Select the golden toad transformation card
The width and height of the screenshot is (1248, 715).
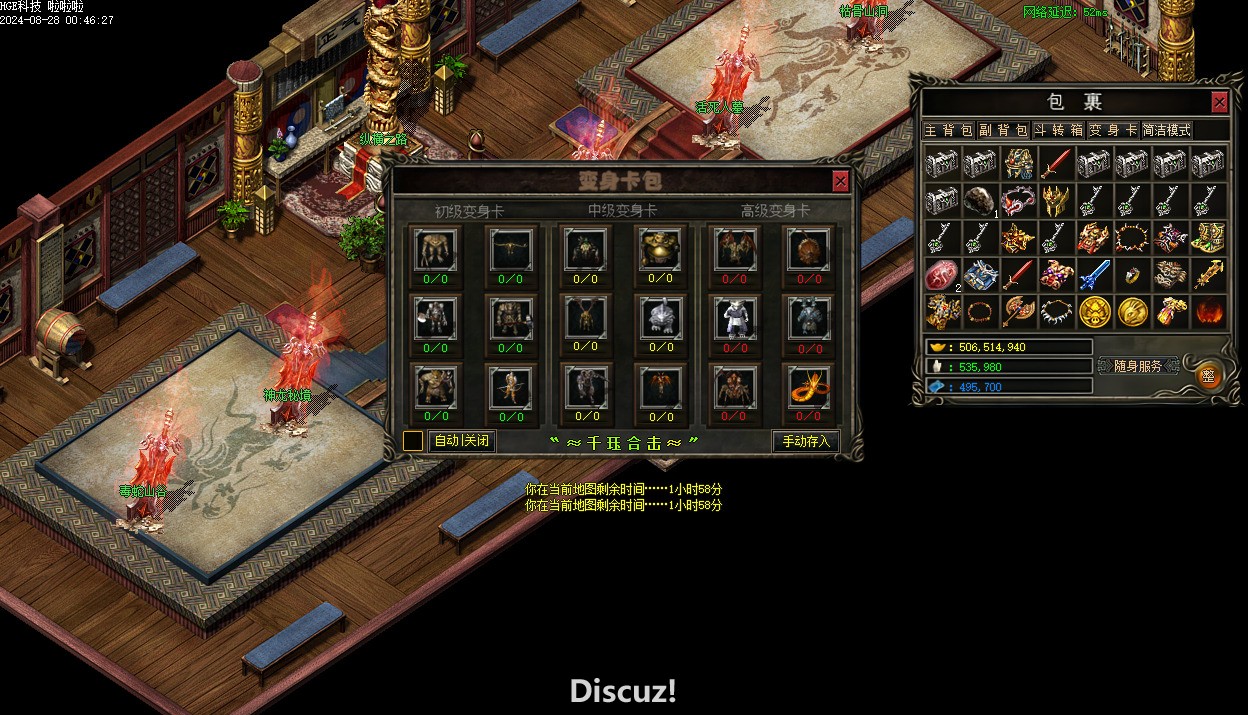coord(660,250)
